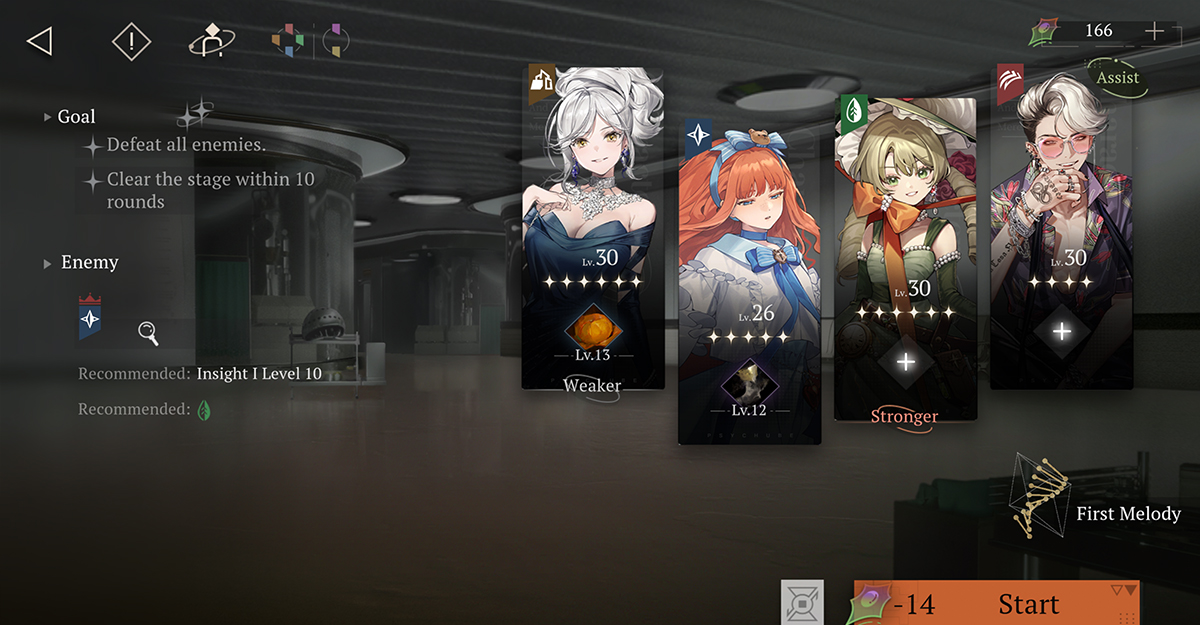Open the Lv.13 orange psychube slot
1200x625 pixels.
pos(592,332)
